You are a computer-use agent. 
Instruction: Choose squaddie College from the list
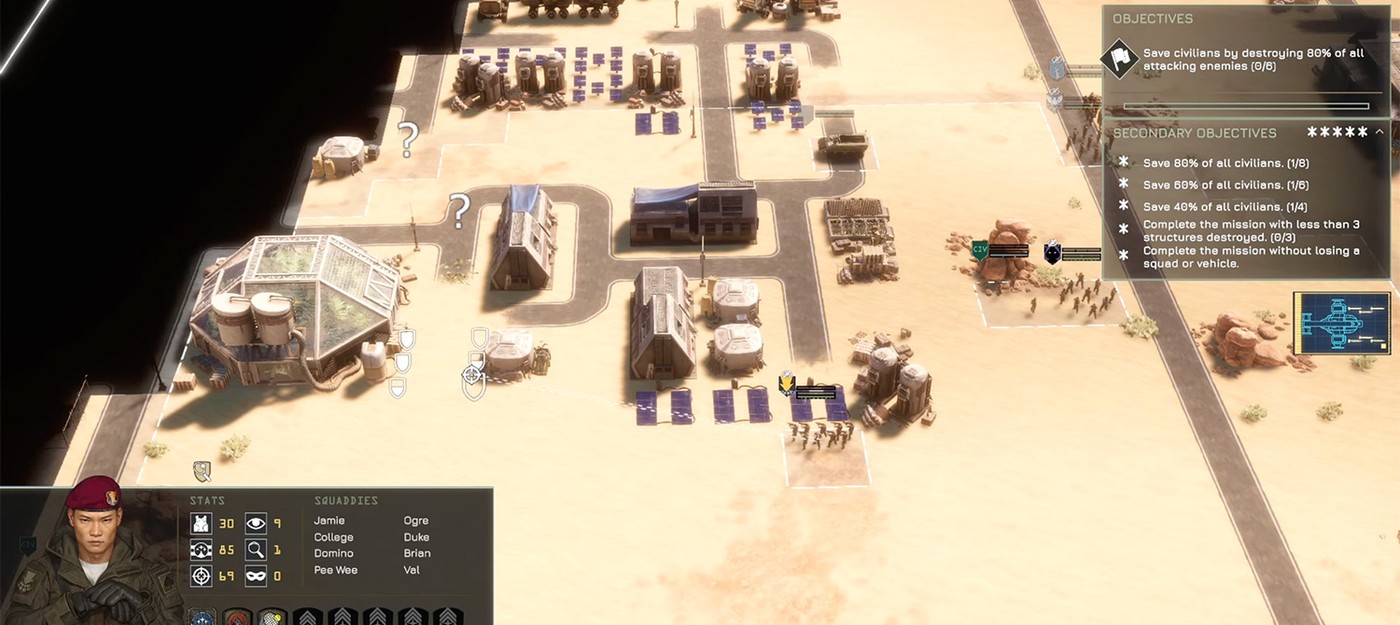pos(333,537)
